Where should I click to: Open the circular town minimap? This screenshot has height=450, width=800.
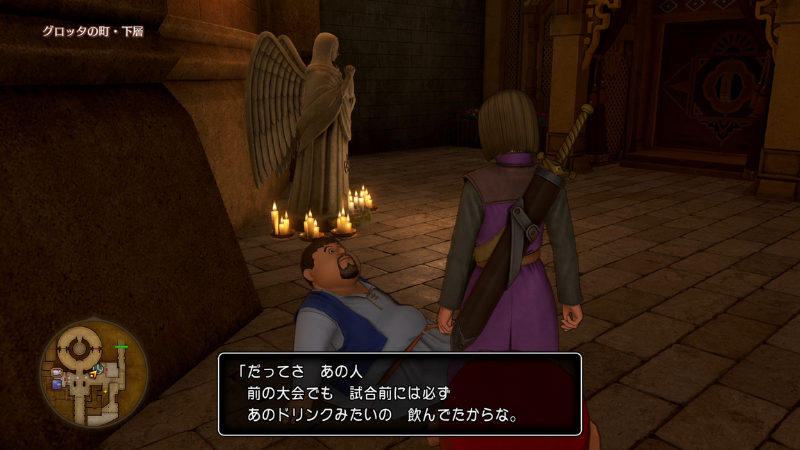pyautogui.click(x=93, y=373)
